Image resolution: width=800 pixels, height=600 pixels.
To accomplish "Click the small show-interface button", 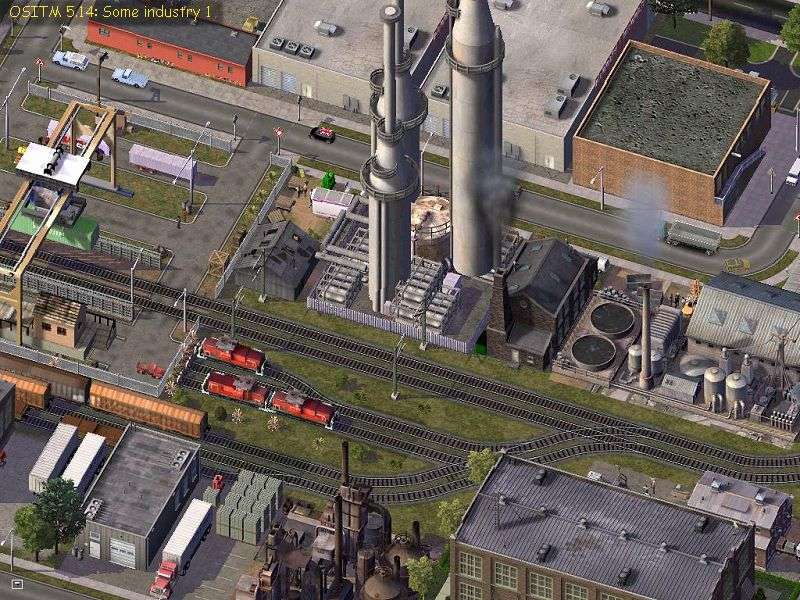I will click(16, 582).
